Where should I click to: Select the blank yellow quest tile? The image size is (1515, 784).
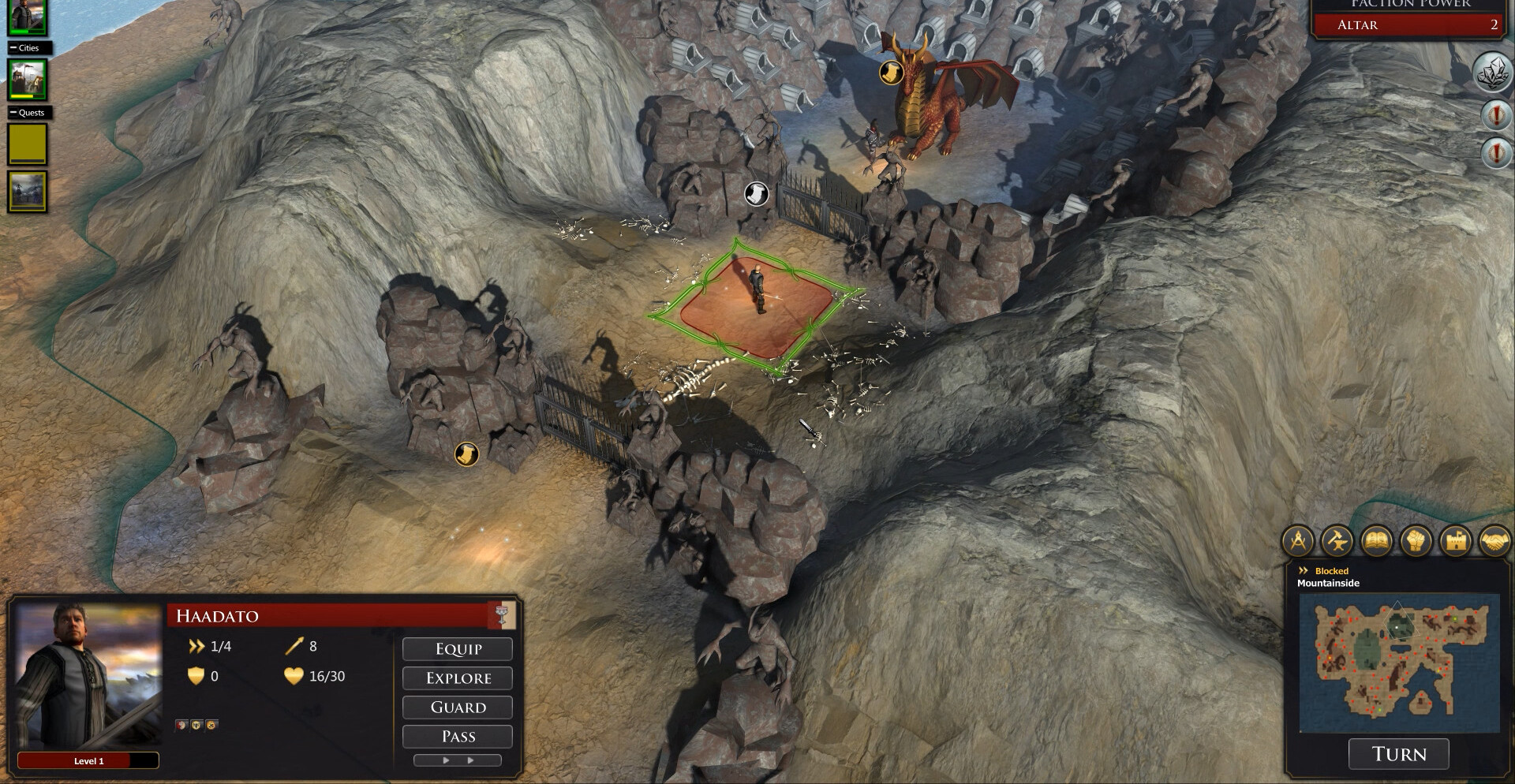28,144
